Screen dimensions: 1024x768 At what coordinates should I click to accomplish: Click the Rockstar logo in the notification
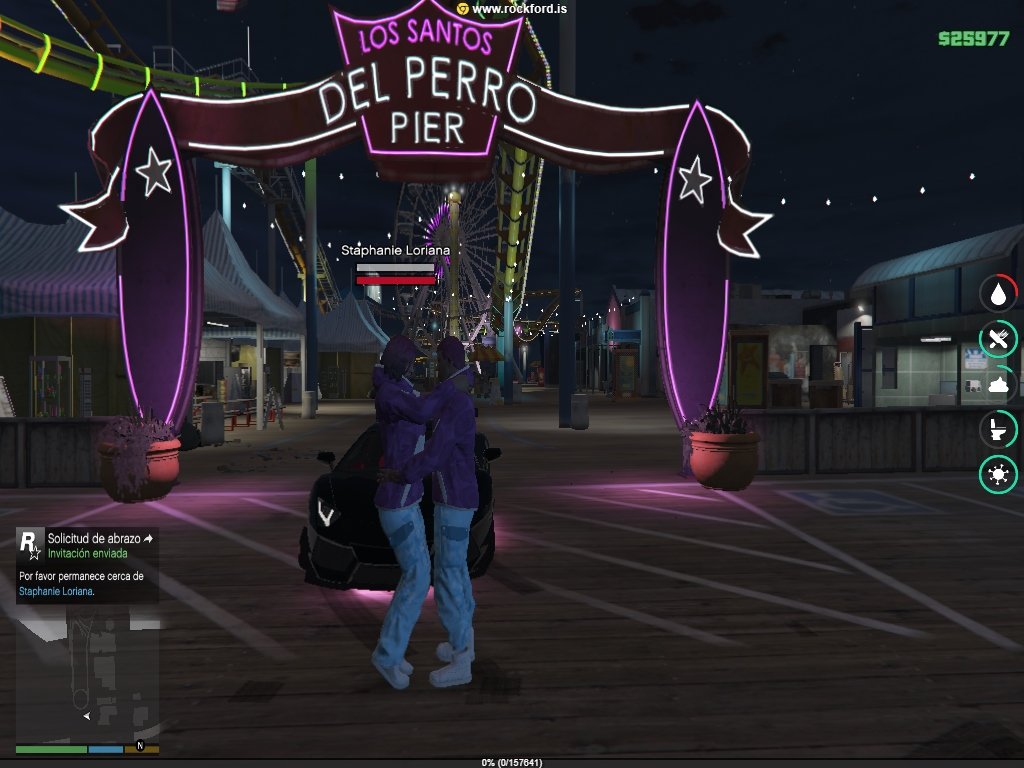click(31, 544)
